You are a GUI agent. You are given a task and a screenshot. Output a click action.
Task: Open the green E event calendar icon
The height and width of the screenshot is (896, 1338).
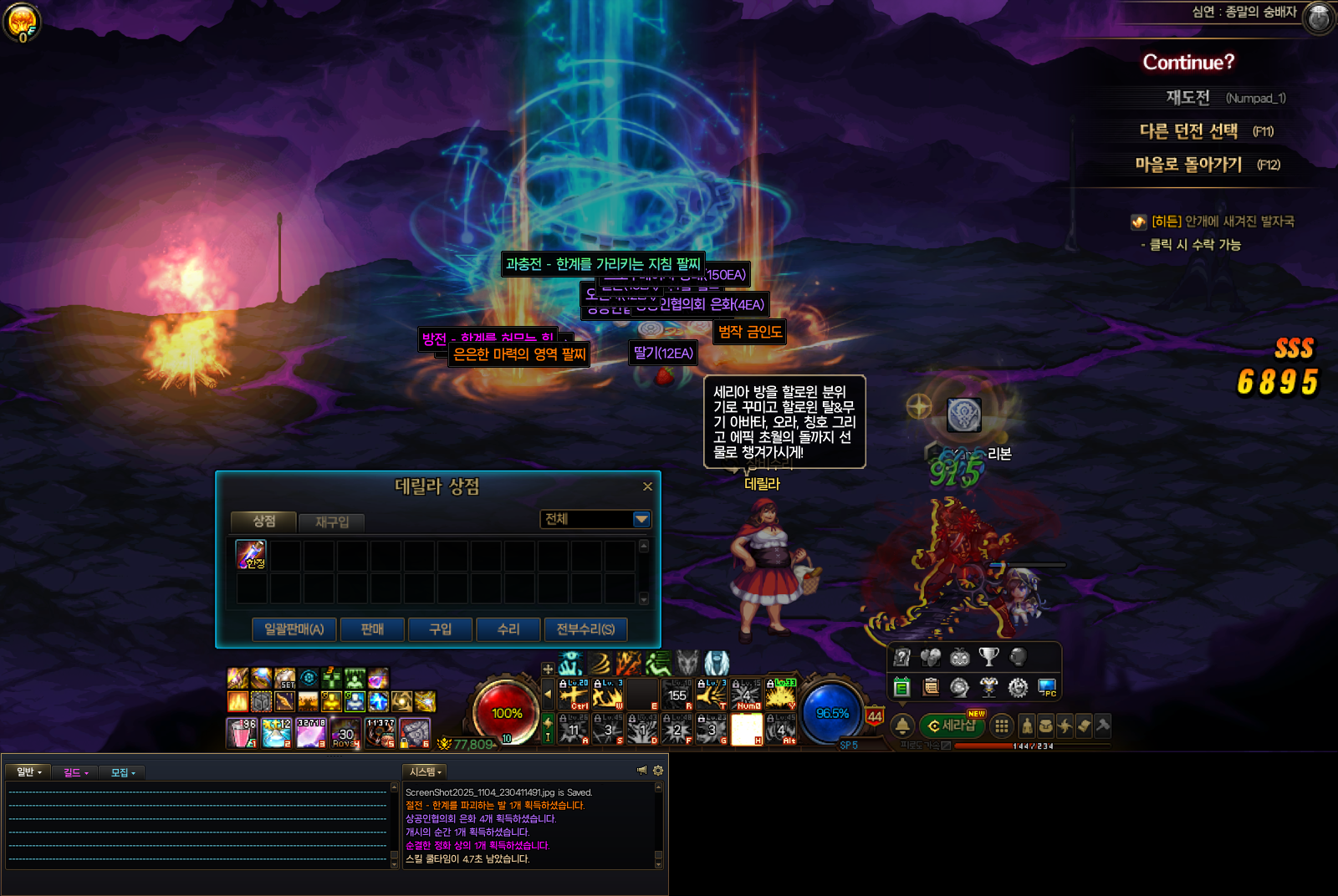[x=901, y=687]
